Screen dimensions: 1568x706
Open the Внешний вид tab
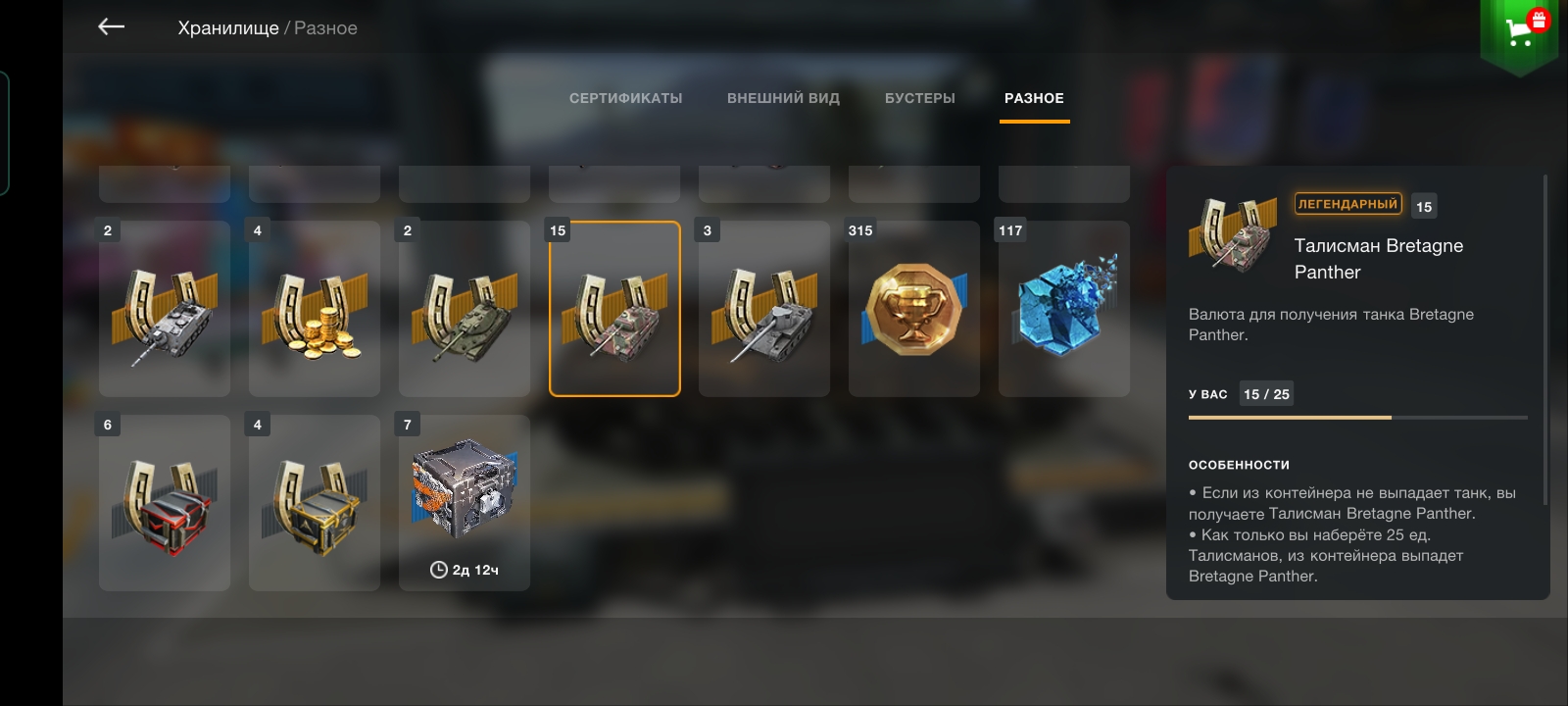click(x=783, y=98)
